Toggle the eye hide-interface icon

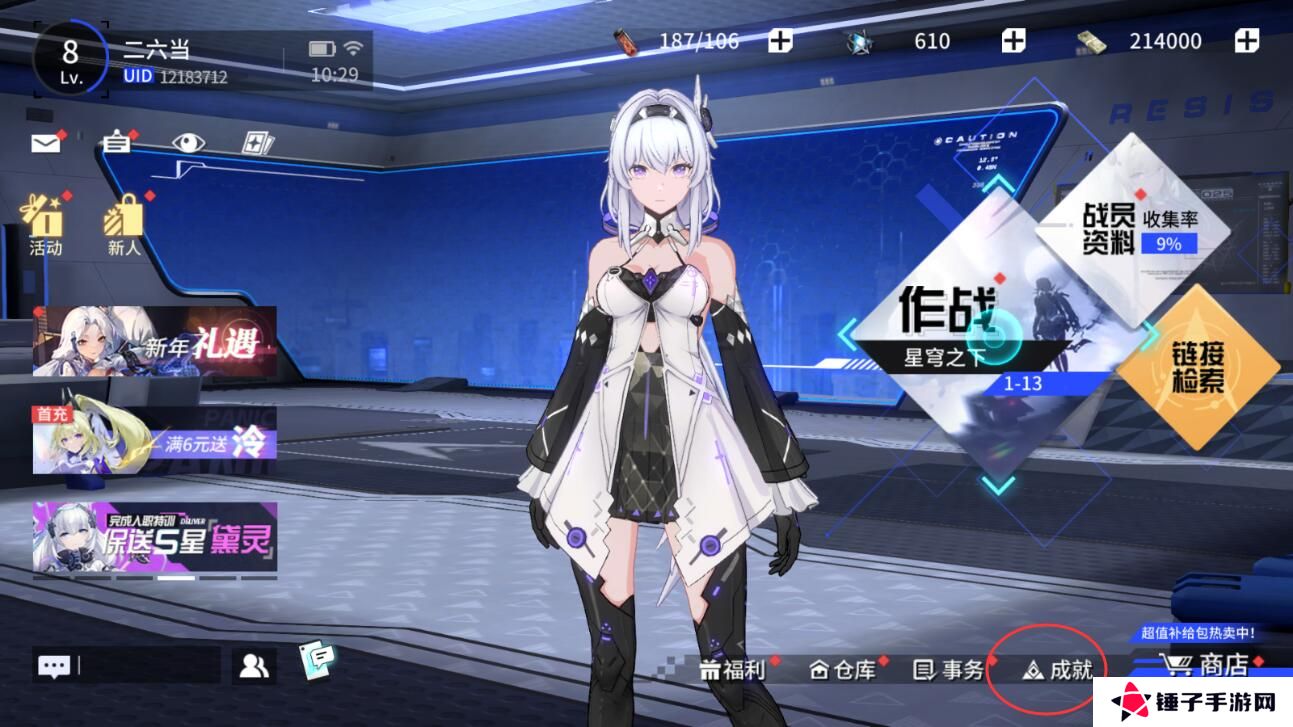tap(187, 143)
